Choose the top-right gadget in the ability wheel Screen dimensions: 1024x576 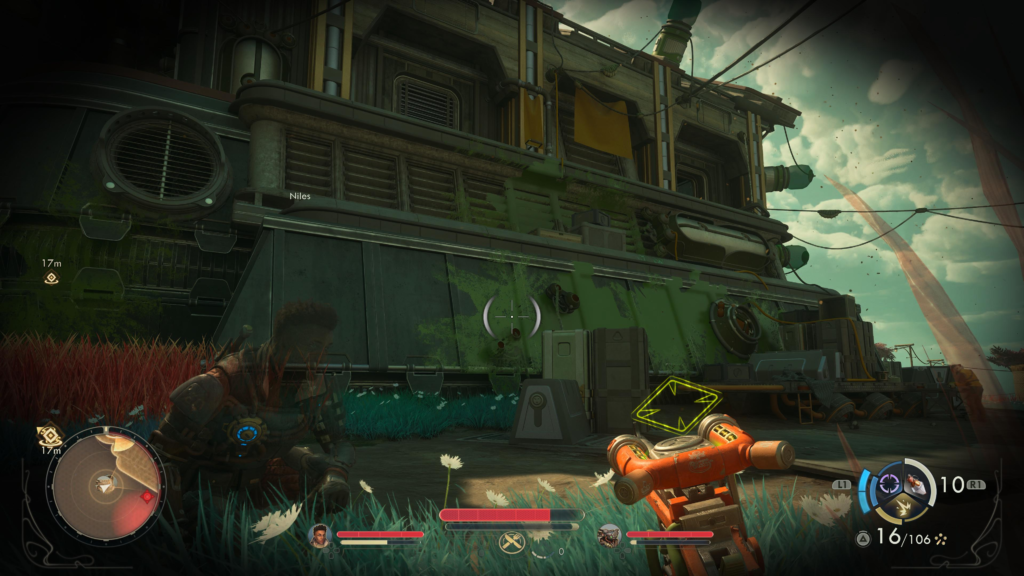(x=916, y=484)
